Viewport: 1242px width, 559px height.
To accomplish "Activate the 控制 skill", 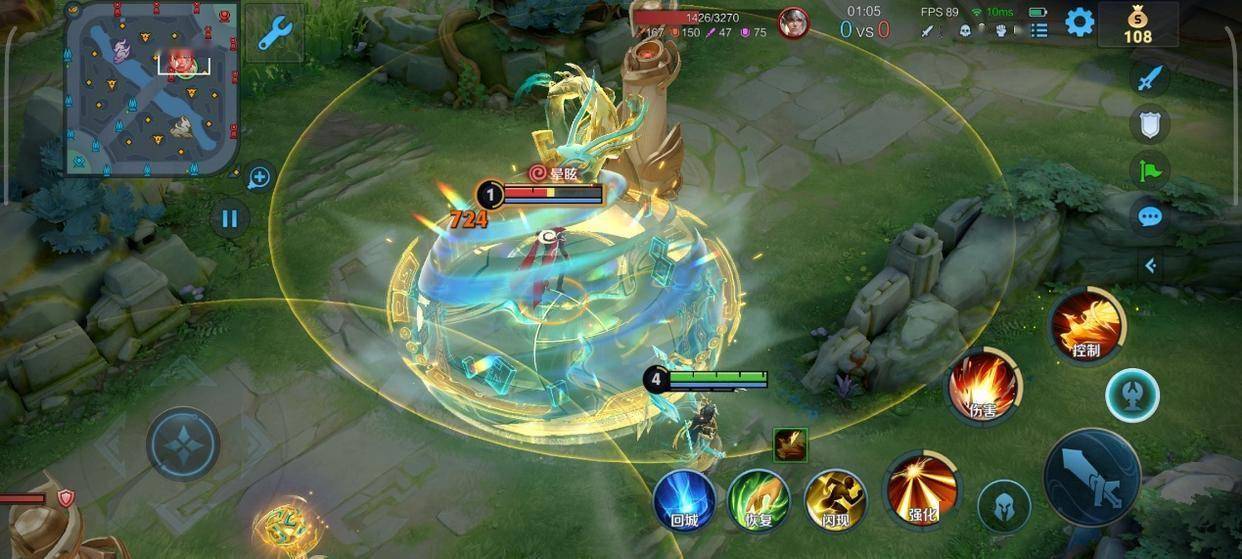I will pyautogui.click(x=1087, y=324).
